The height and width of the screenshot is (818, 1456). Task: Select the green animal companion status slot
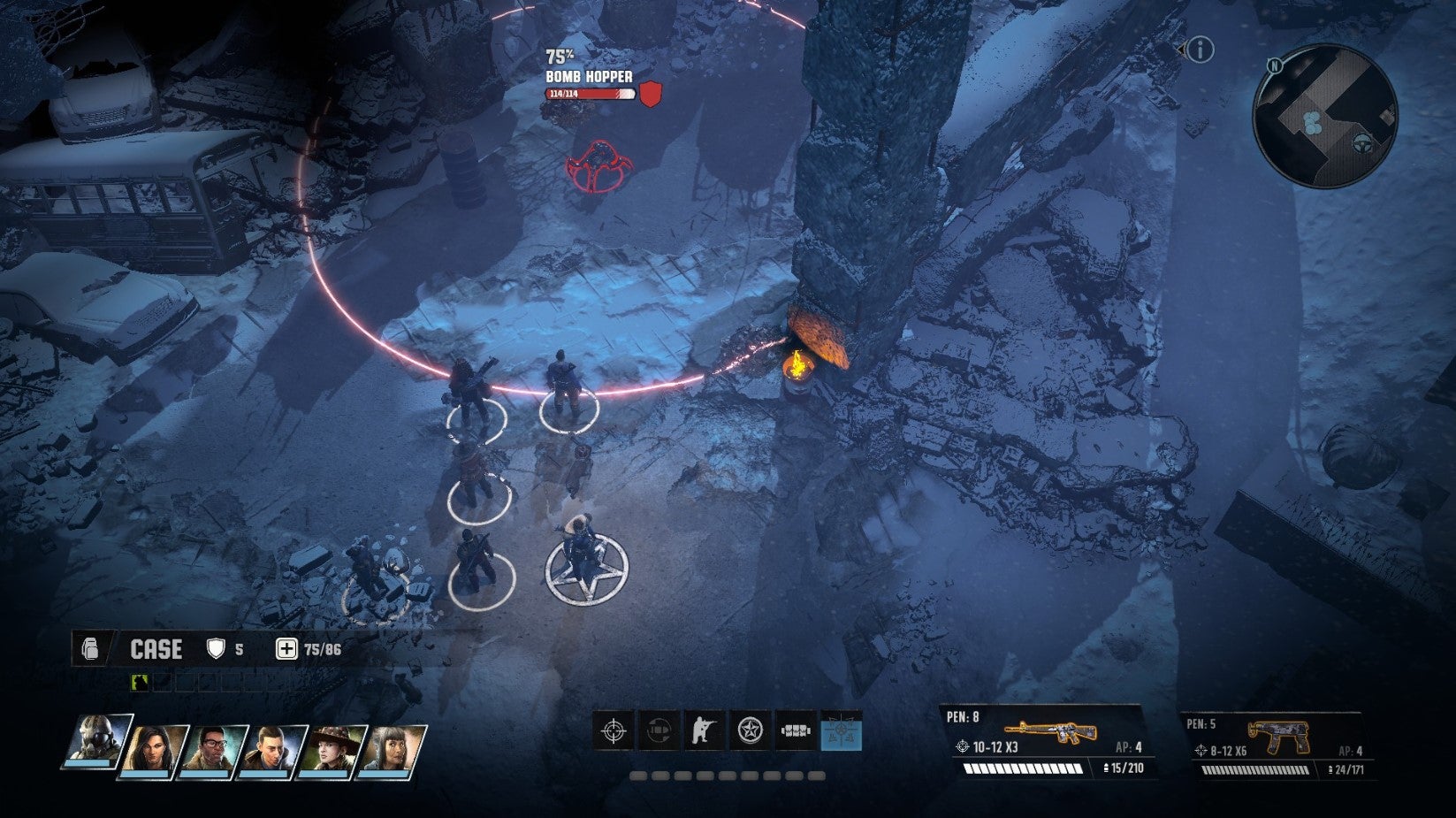point(140,682)
